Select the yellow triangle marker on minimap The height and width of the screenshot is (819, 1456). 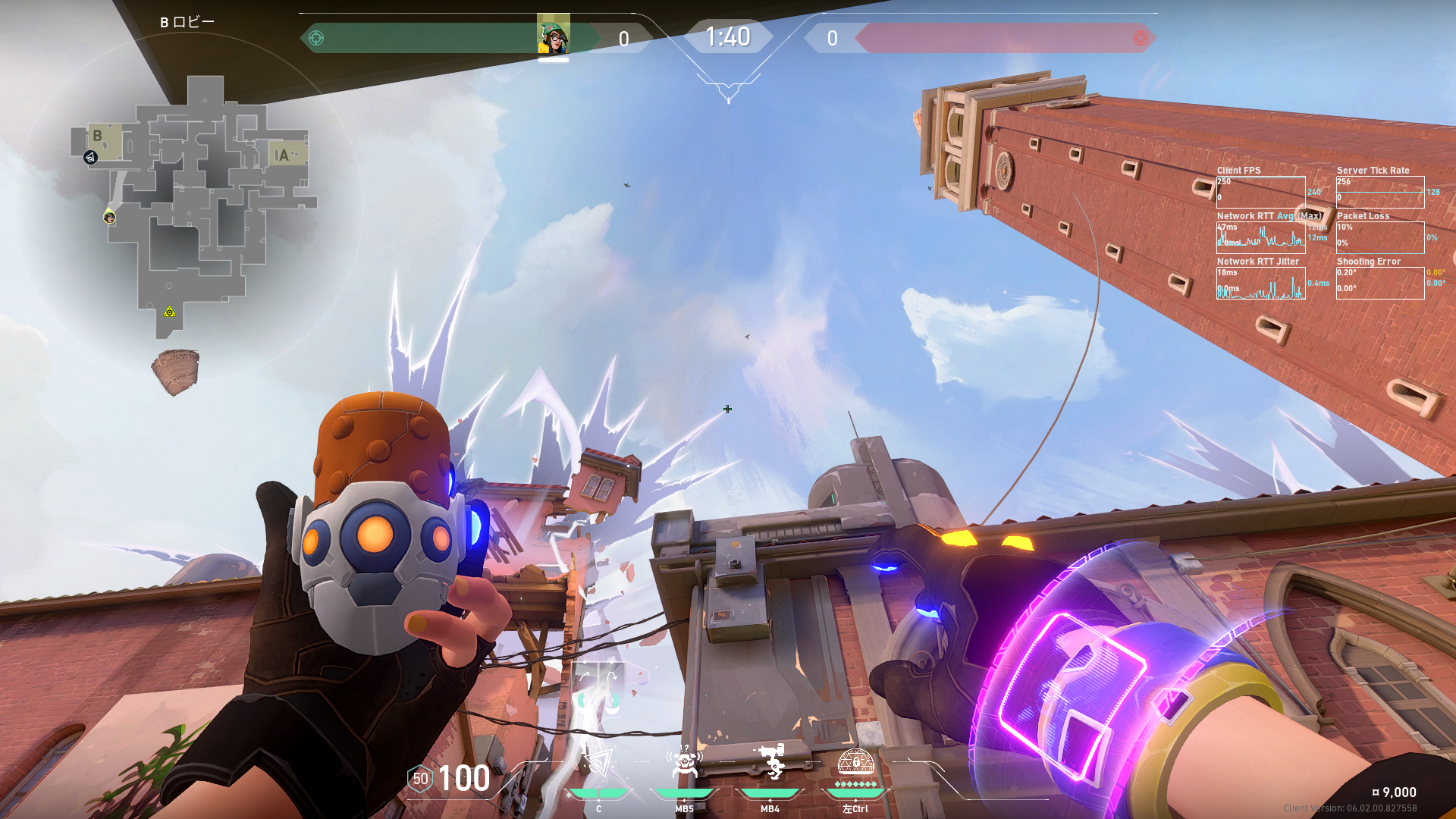169,312
